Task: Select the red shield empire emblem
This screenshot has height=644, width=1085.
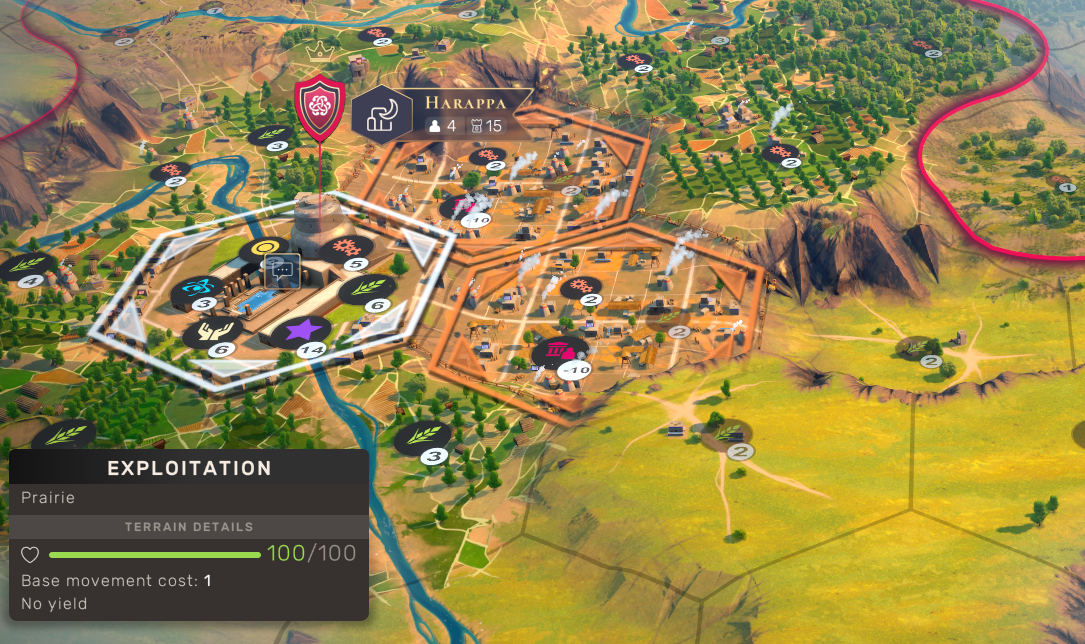Action: (x=320, y=105)
